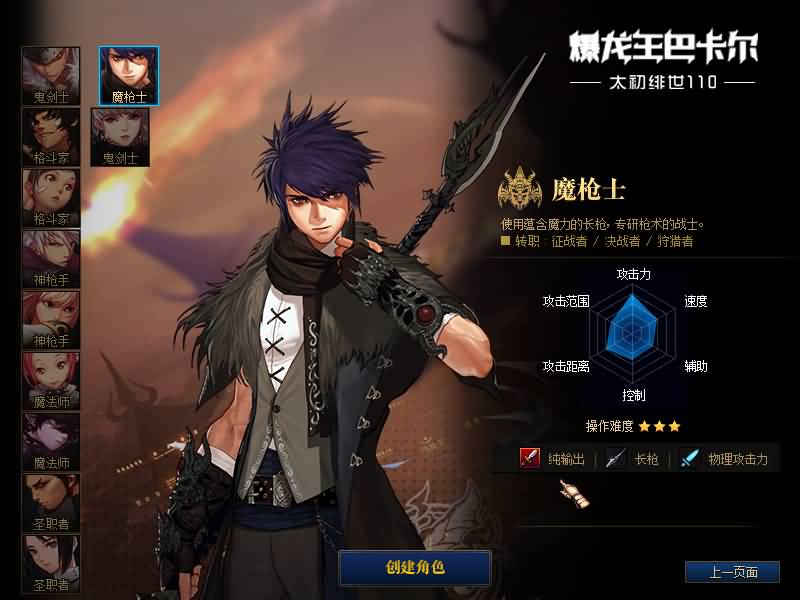The width and height of the screenshot is (800, 600).
Task: Click the red 纯输出 role icon
Action: coord(530,458)
